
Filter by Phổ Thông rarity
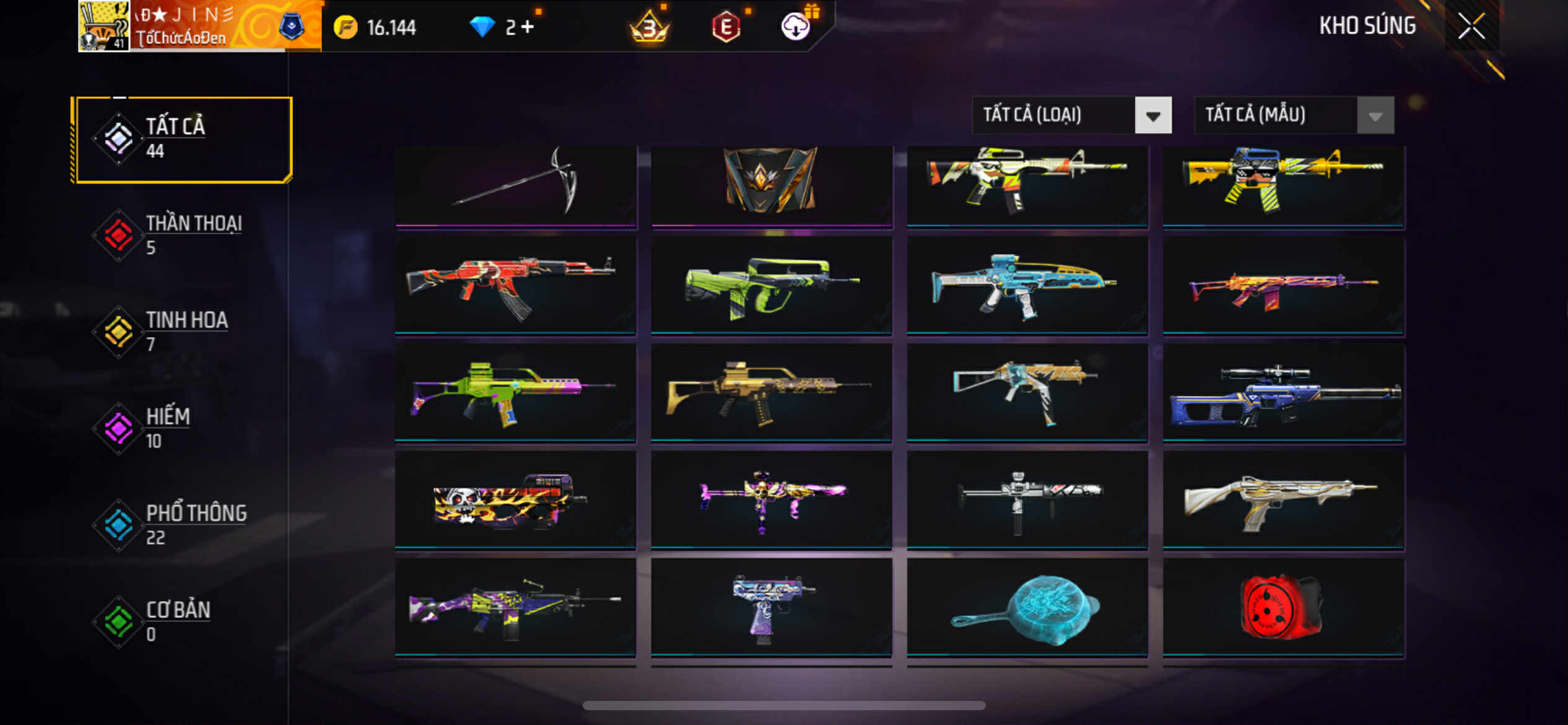pyautogui.click(x=182, y=524)
